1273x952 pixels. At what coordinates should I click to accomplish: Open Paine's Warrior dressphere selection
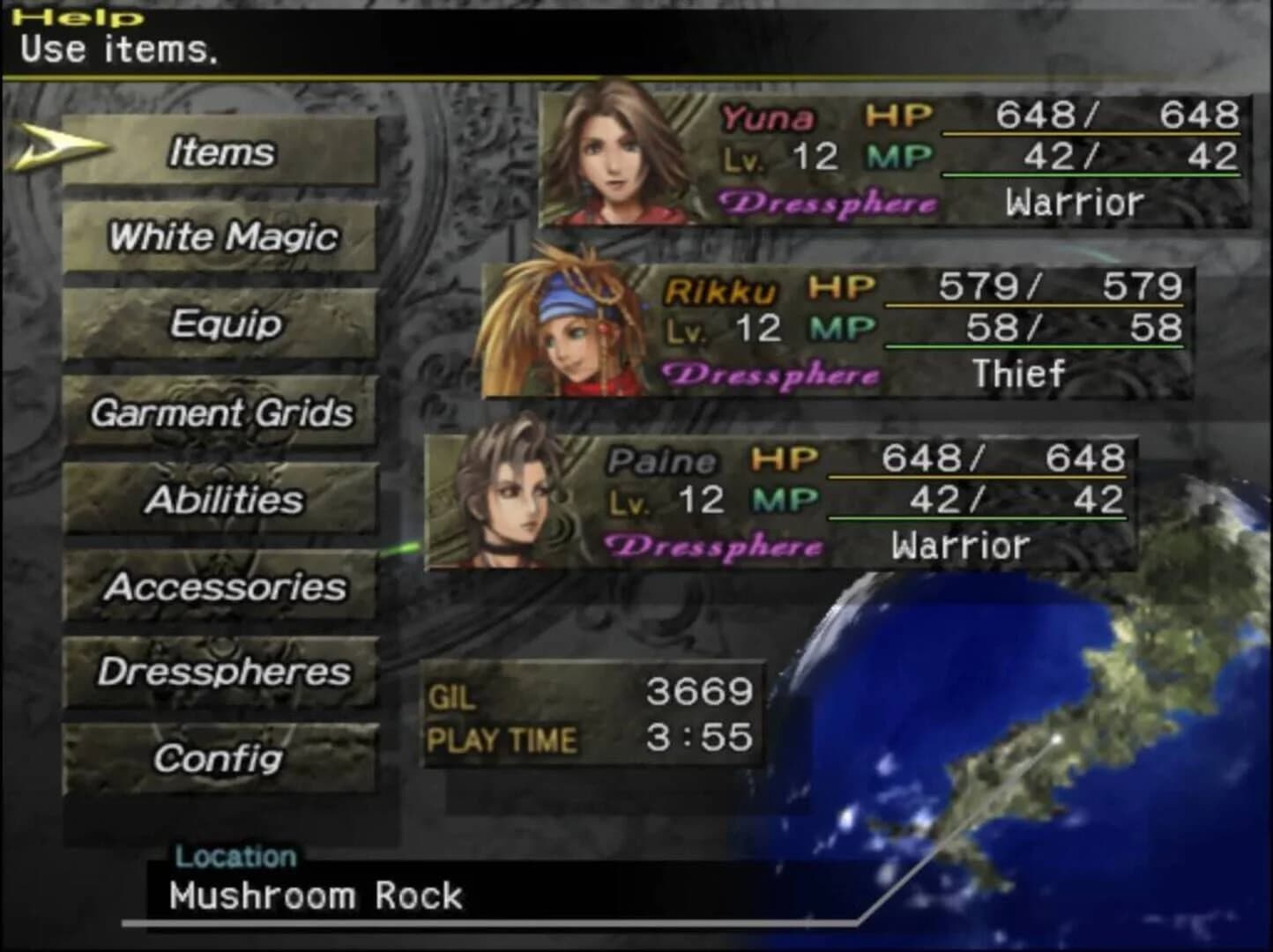point(960,545)
